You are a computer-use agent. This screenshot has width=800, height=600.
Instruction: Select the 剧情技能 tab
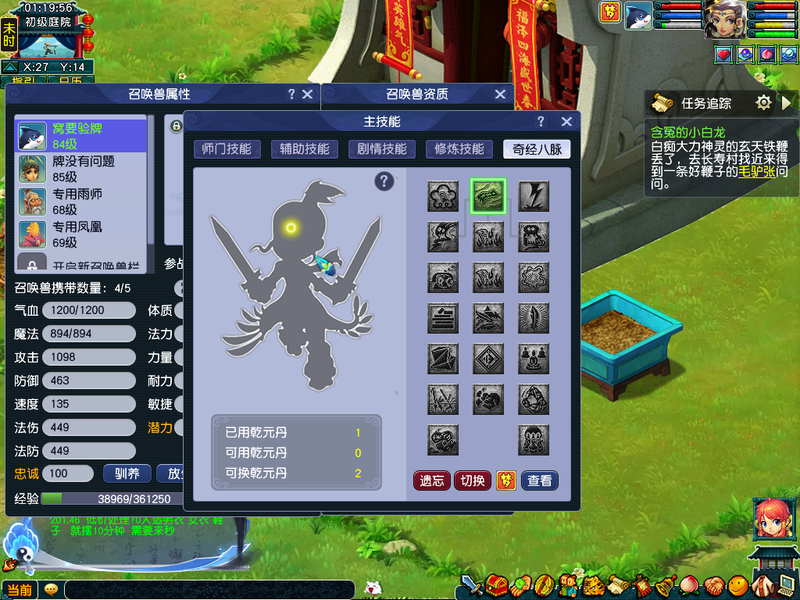(x=382, y=149)
